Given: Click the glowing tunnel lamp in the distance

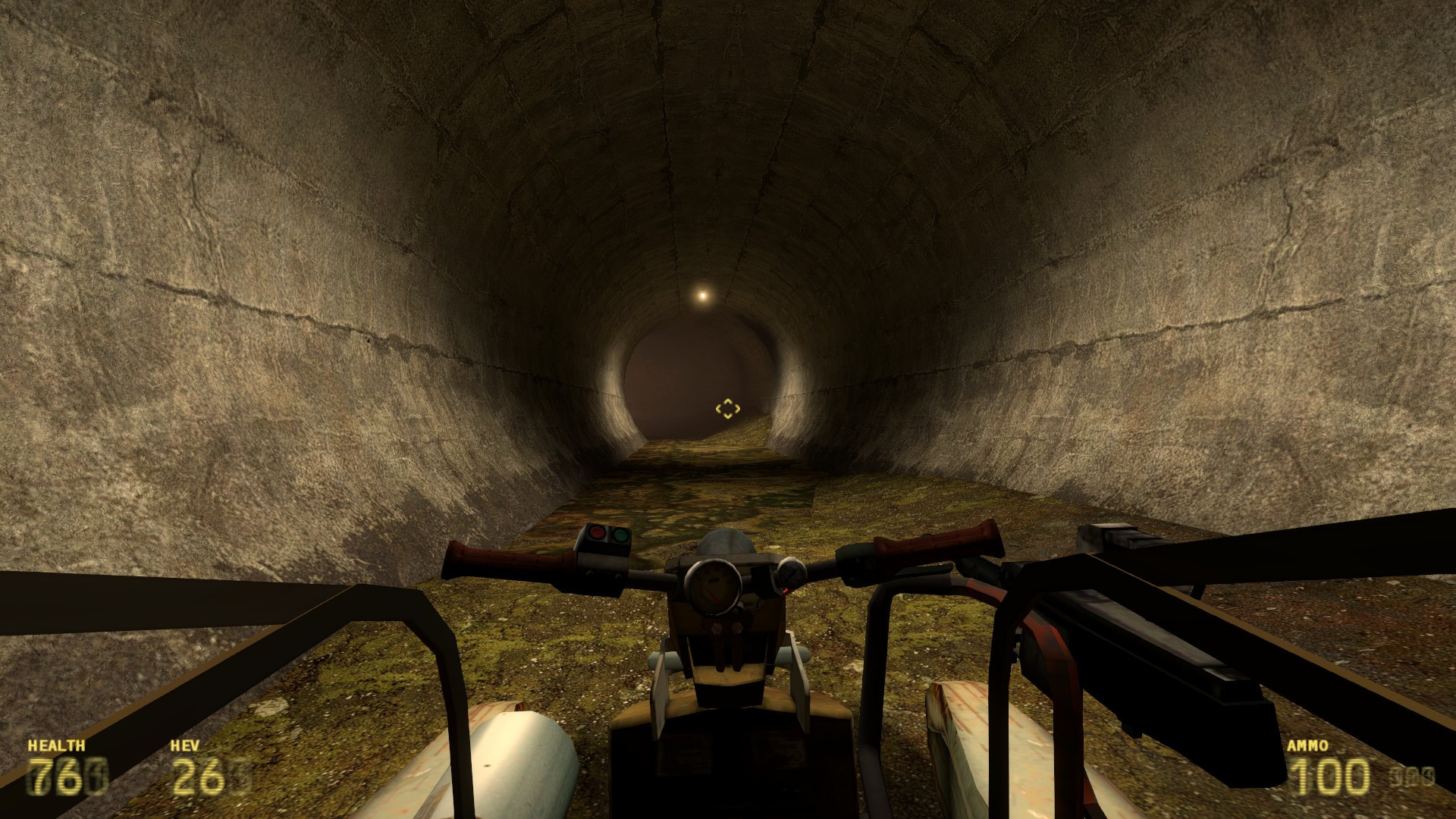Looking at the screenshot, I should tap(701, 294).
